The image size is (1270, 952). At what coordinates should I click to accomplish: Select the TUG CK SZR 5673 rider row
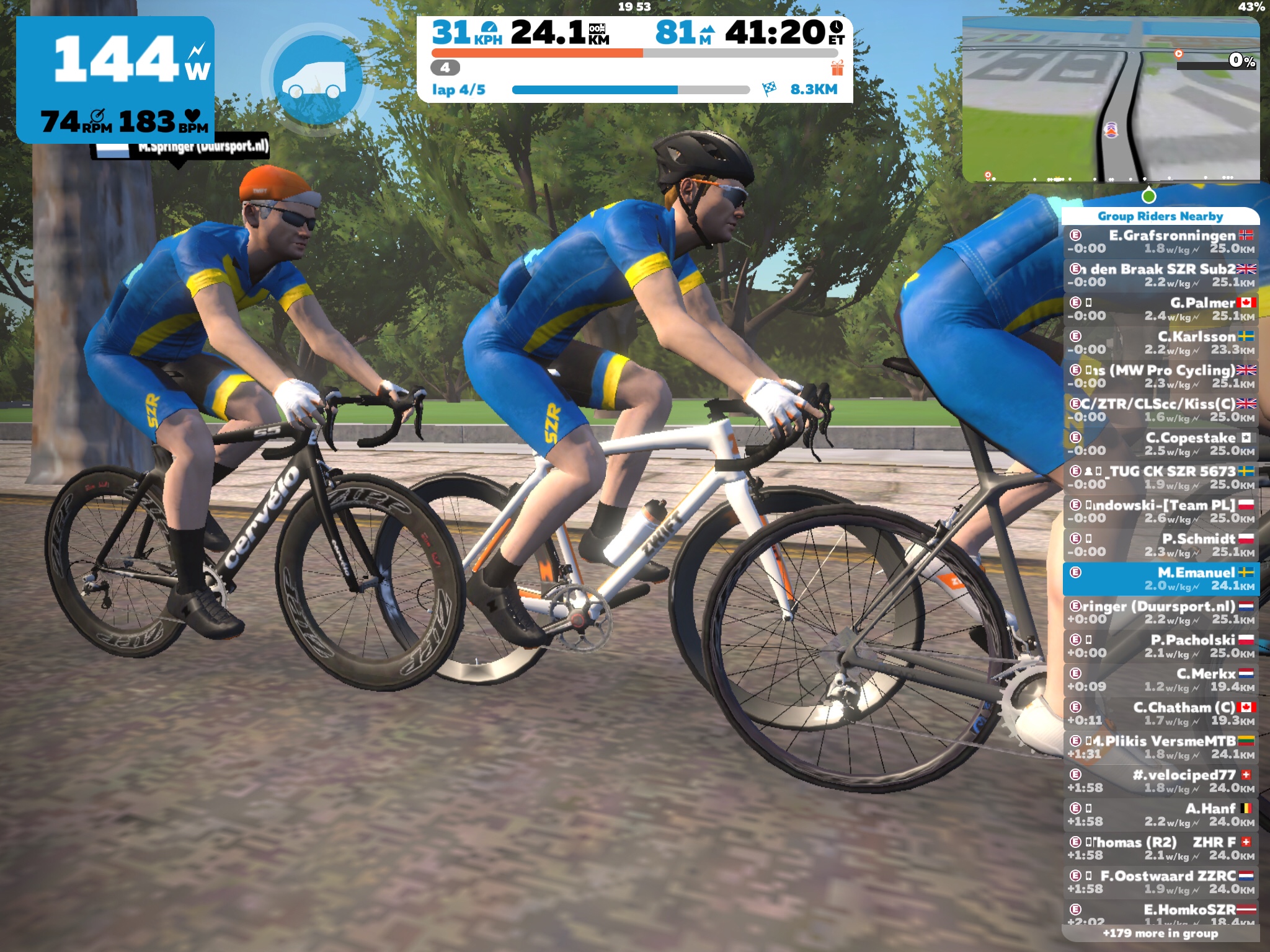[x=1161, y=477]
